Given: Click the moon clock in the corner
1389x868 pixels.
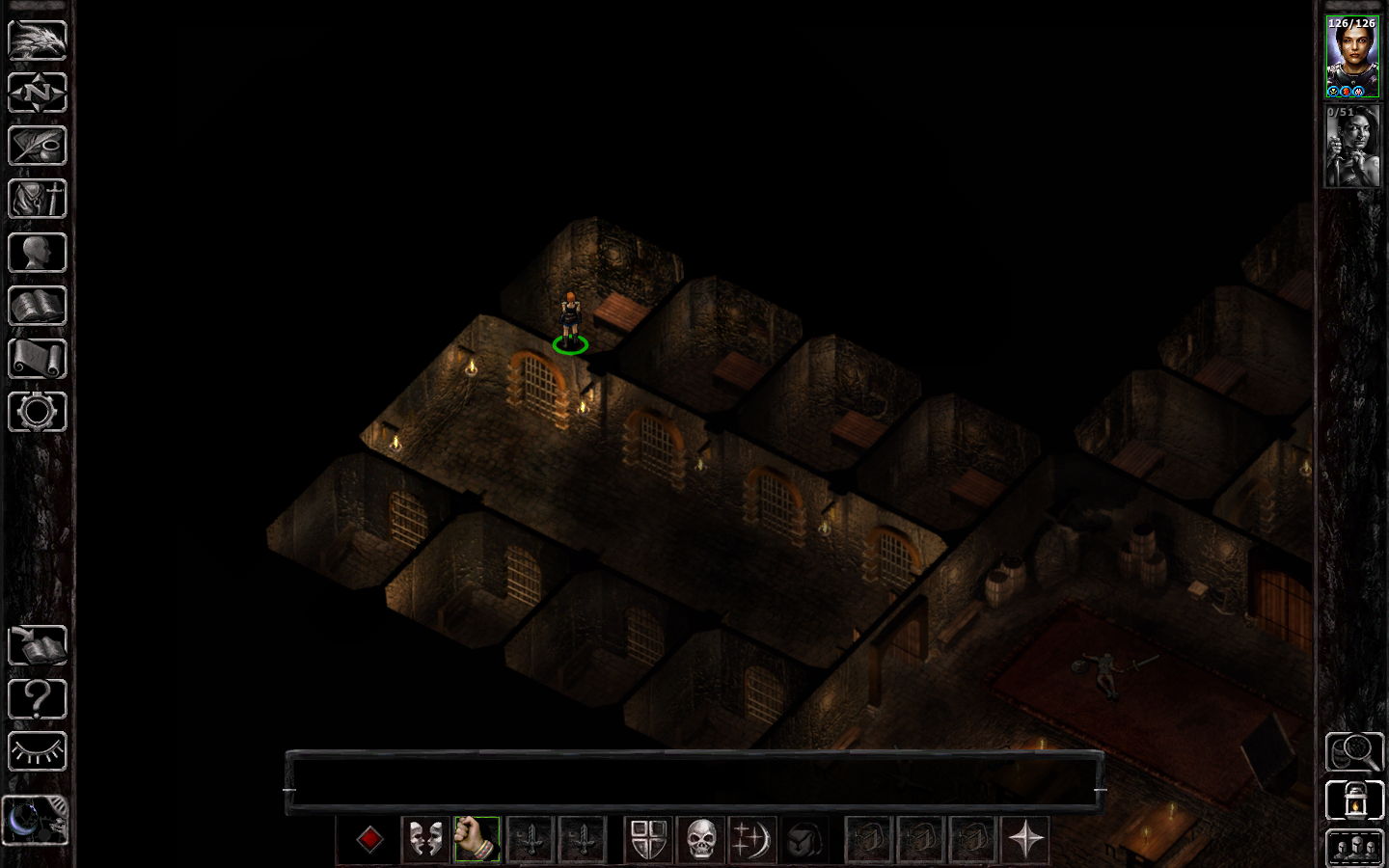Looking at the screenshot, I should 35,820.
